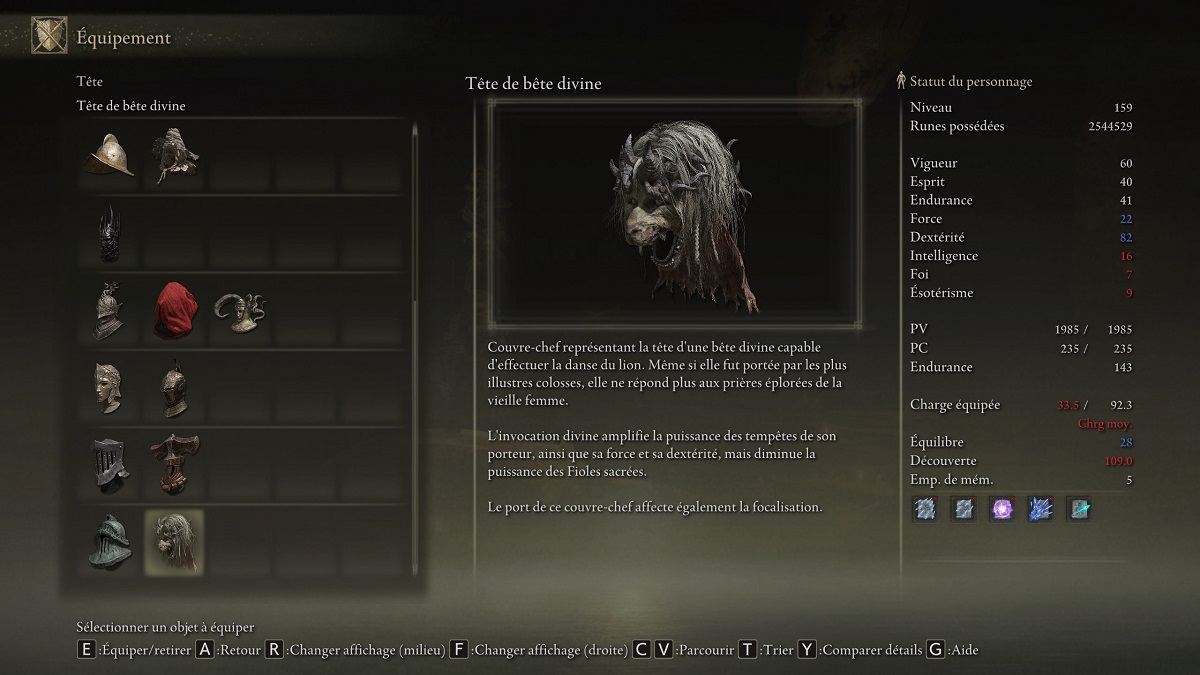
Task: Pick the knight helm with dragon crest
Action: 109,311
